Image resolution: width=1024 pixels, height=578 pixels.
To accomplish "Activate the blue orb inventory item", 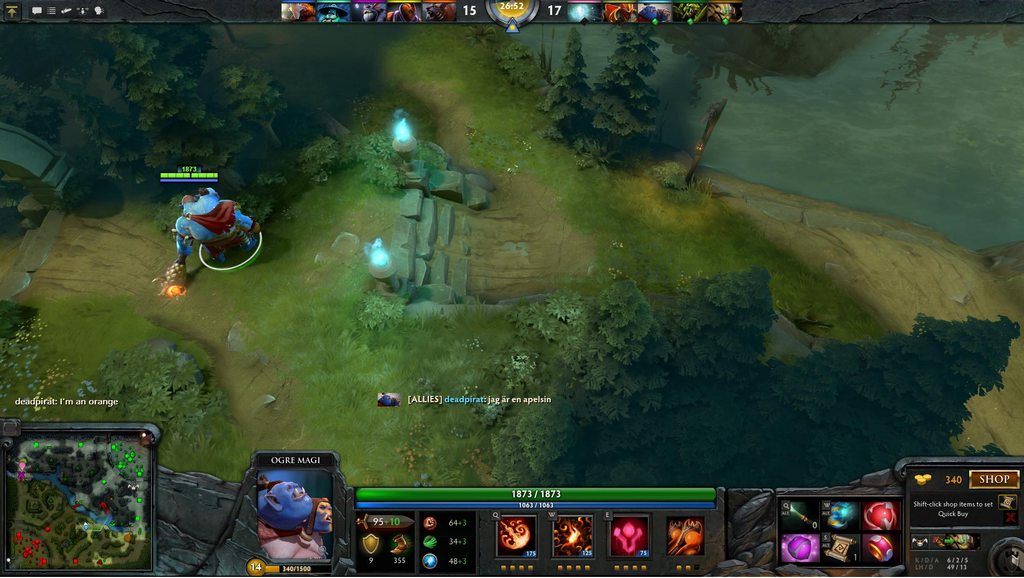I will point(840,516).
